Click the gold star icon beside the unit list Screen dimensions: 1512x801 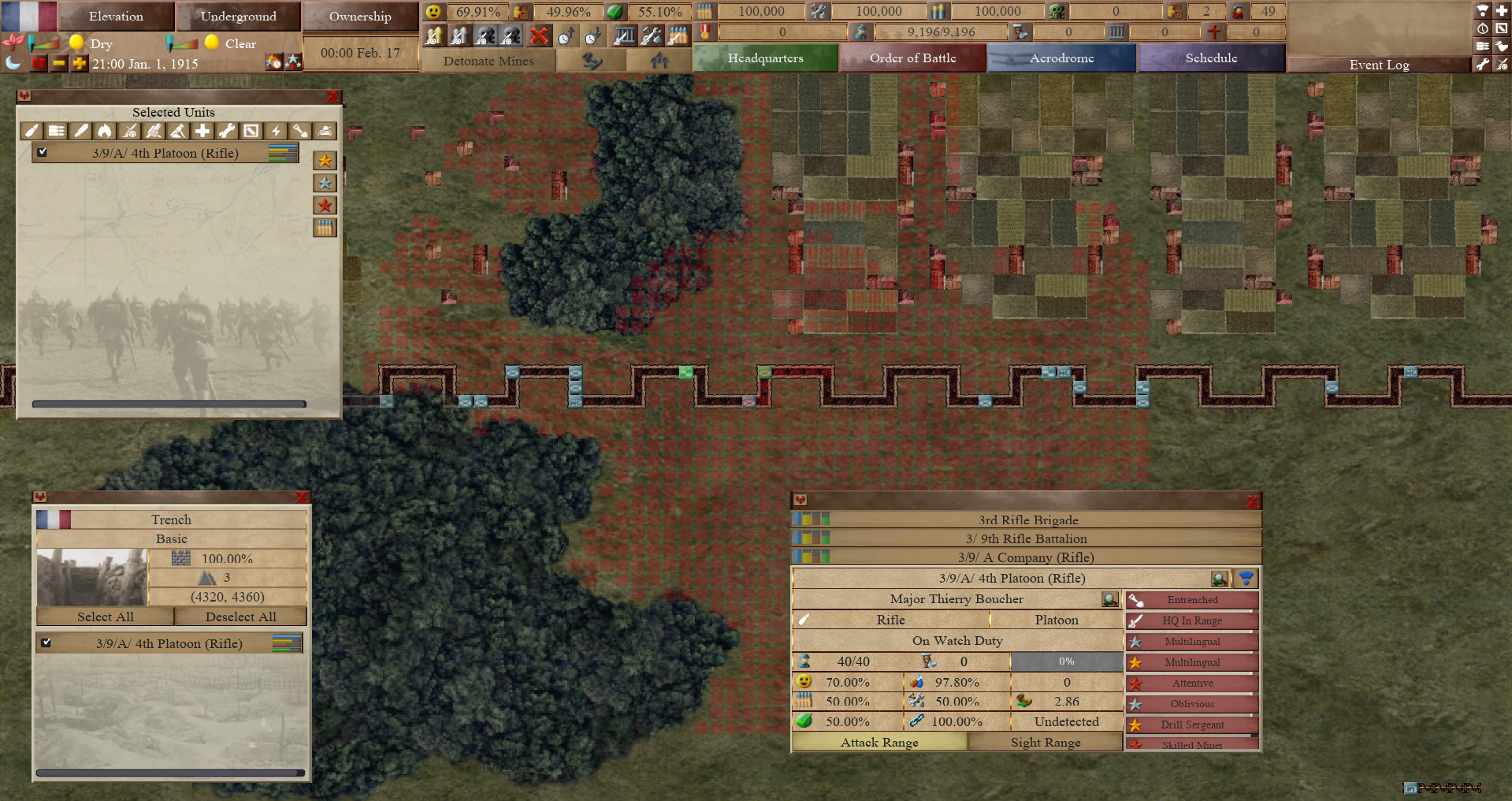point(324,160)
